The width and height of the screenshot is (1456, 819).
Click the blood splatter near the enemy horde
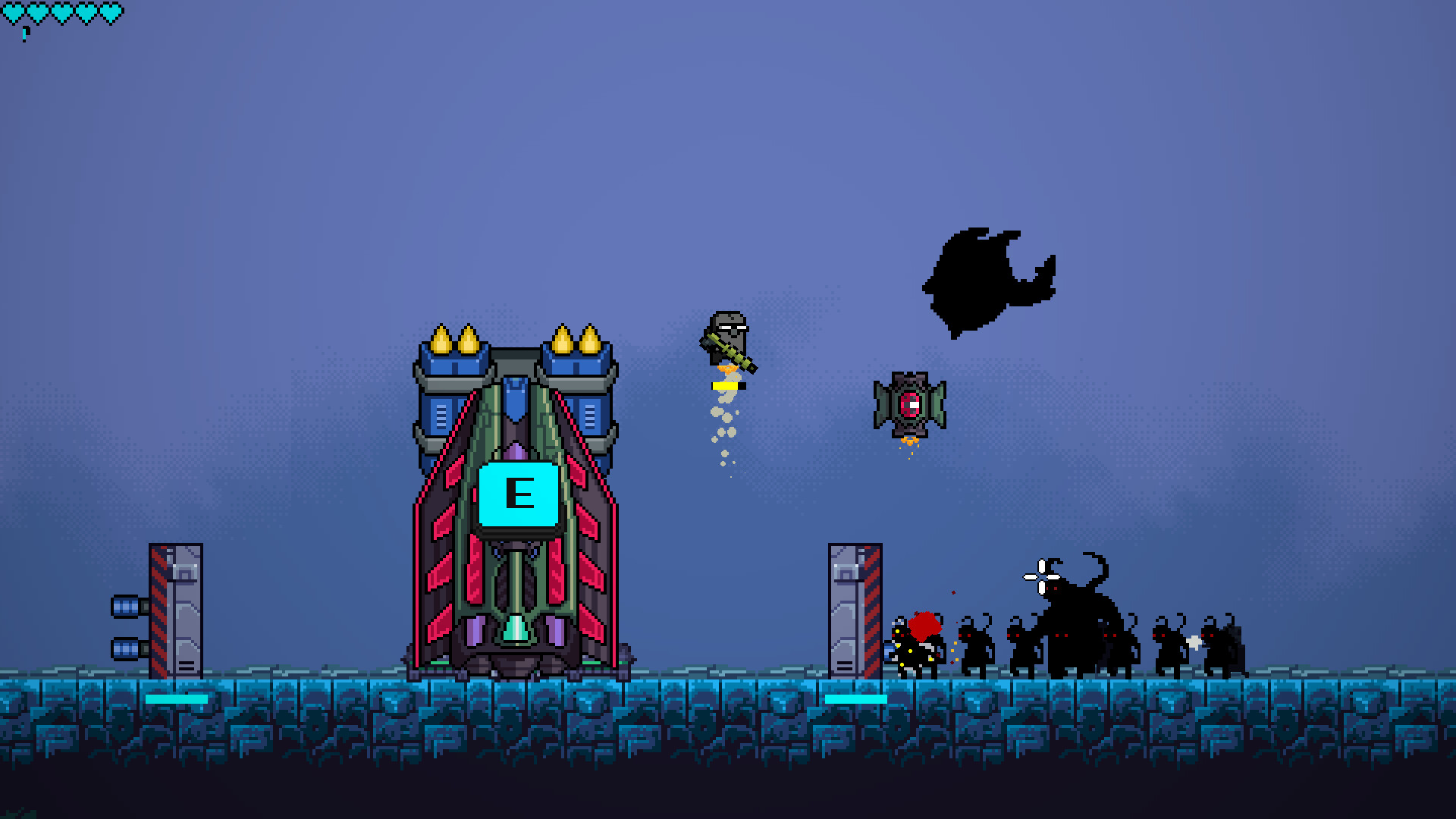pyautogui.click(x=924, y=626)
